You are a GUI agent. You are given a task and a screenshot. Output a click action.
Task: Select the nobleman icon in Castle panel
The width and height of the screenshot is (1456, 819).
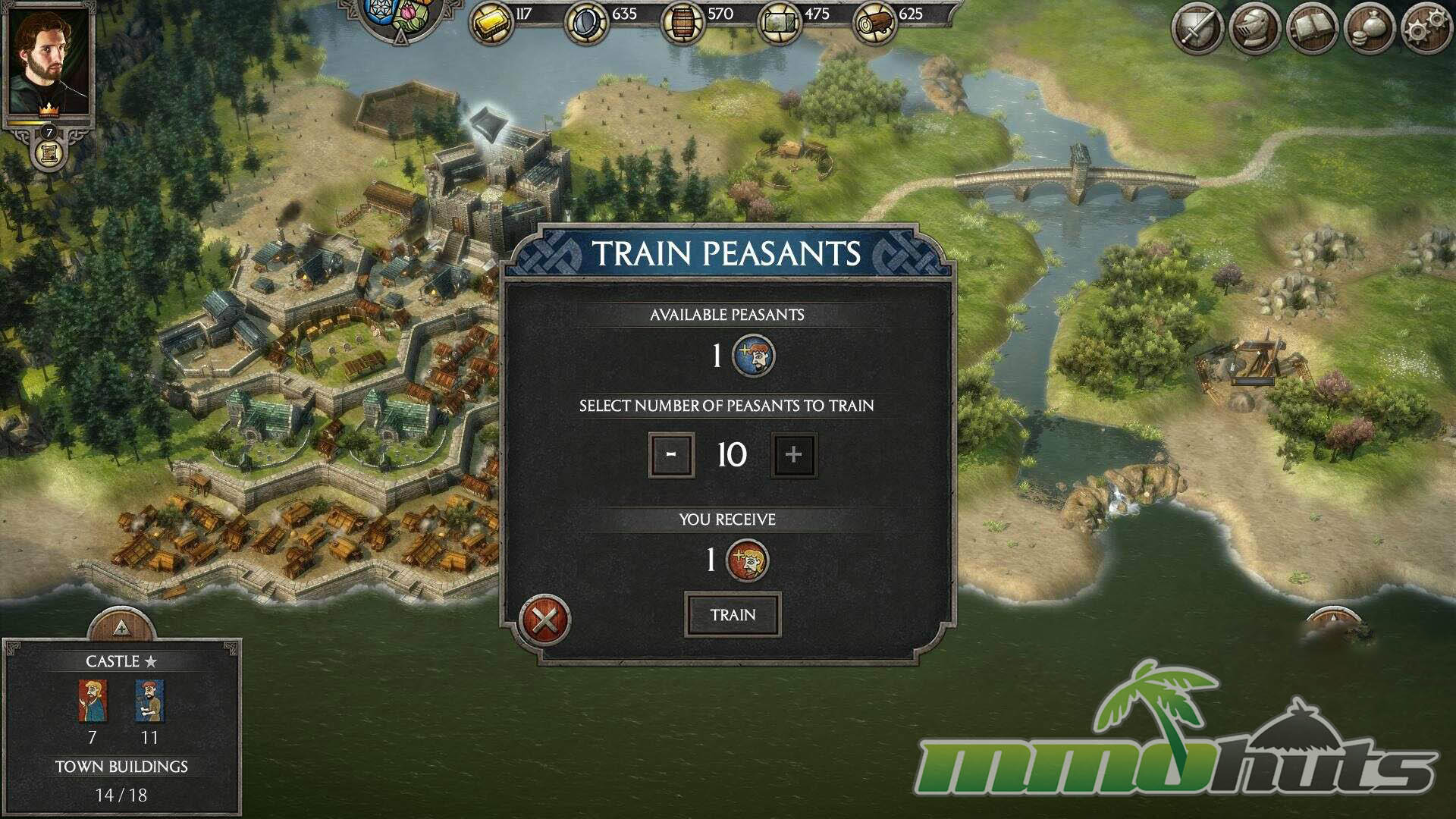(93, 701)
